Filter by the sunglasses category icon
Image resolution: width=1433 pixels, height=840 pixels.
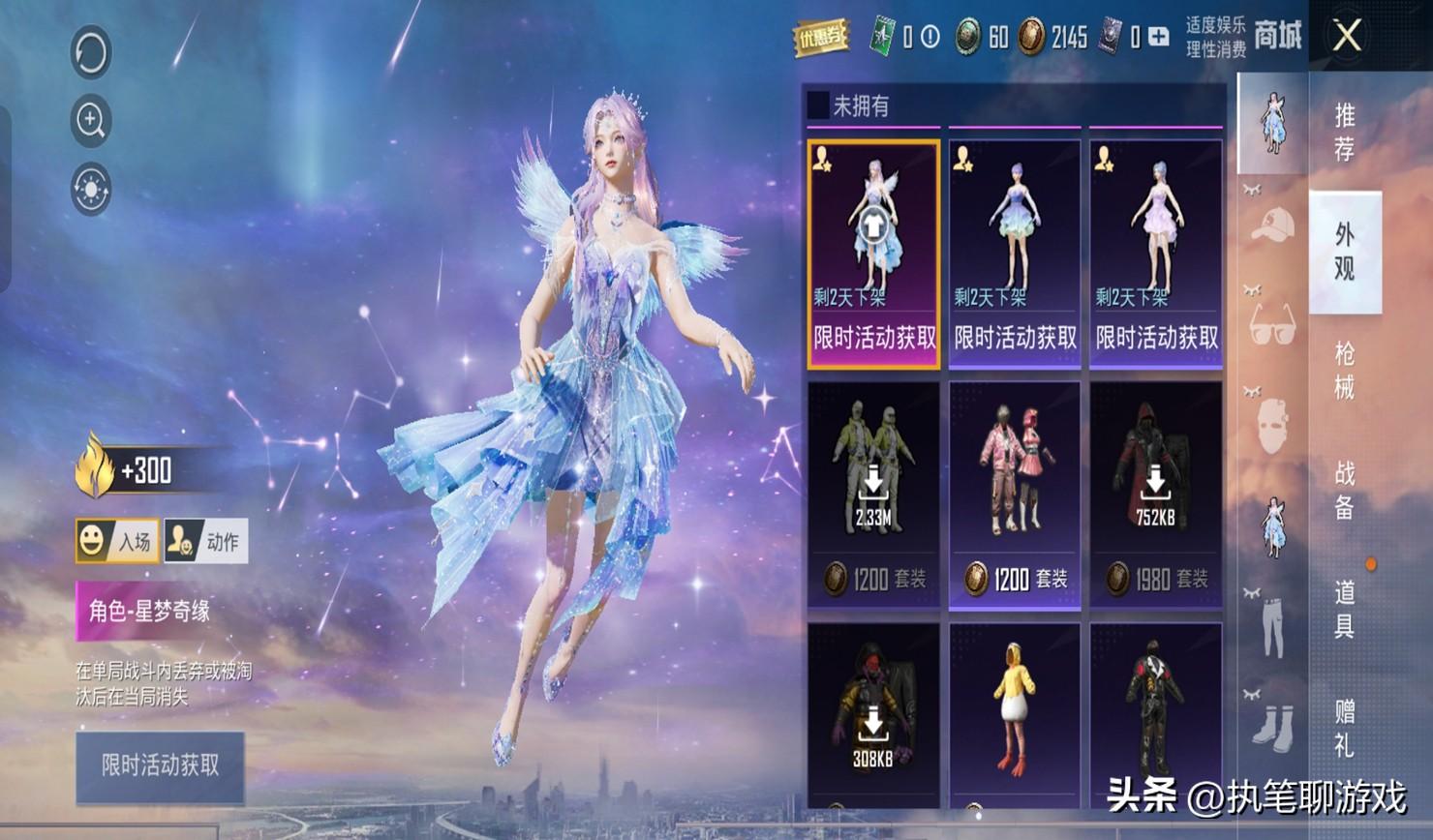pos(1272,324)
